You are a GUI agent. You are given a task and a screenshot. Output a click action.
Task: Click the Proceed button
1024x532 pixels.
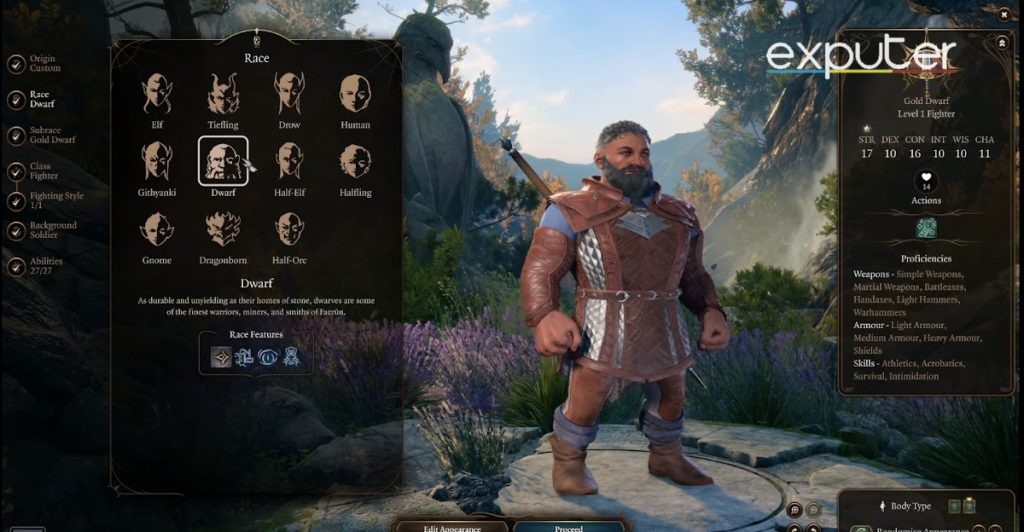click(x=567, y=525)
